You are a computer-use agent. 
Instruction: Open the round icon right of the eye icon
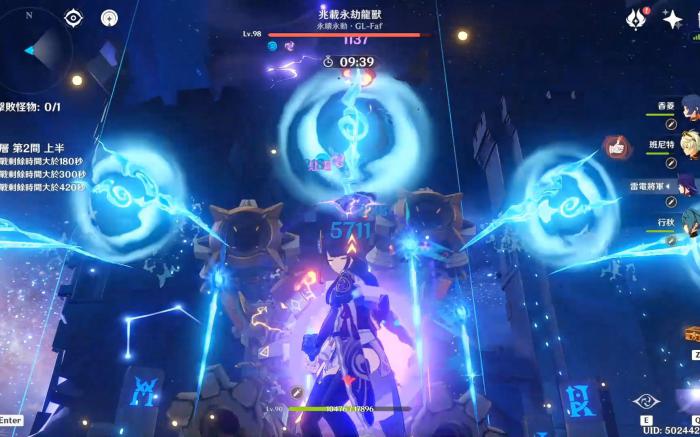pyautogui.click(x=109, y=17)
